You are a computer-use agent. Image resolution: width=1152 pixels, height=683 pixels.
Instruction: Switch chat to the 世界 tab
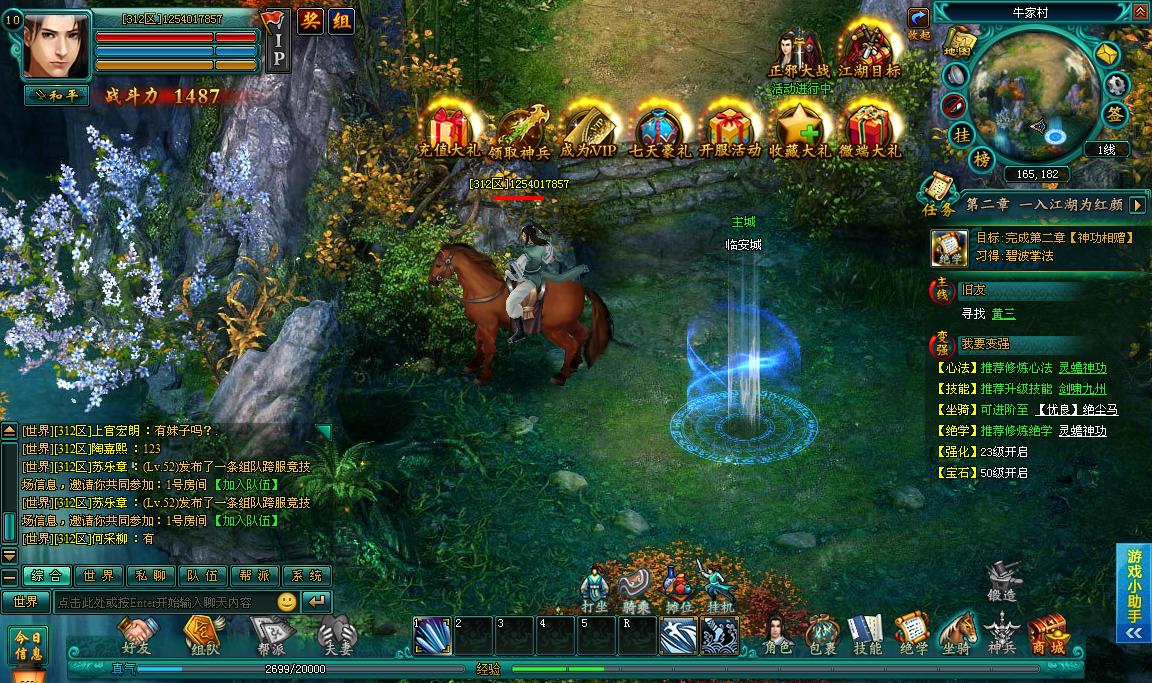pos(98,576)
